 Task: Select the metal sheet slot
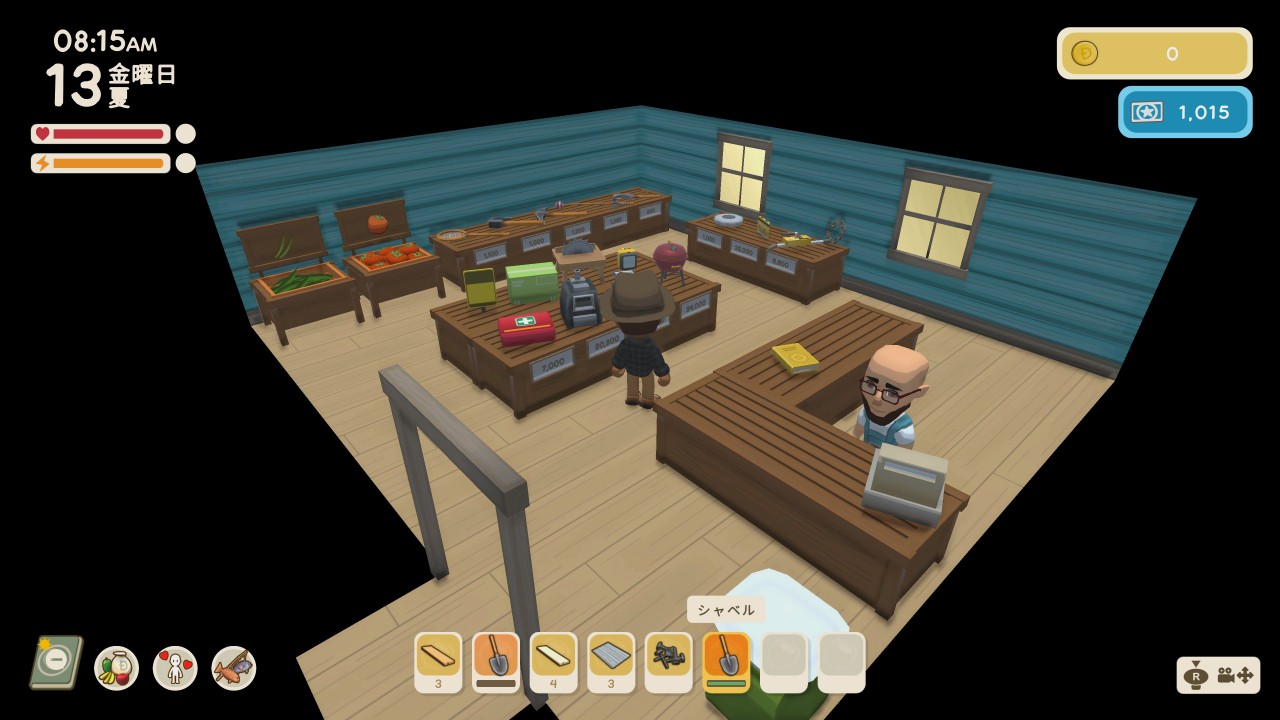coord(611,661)
